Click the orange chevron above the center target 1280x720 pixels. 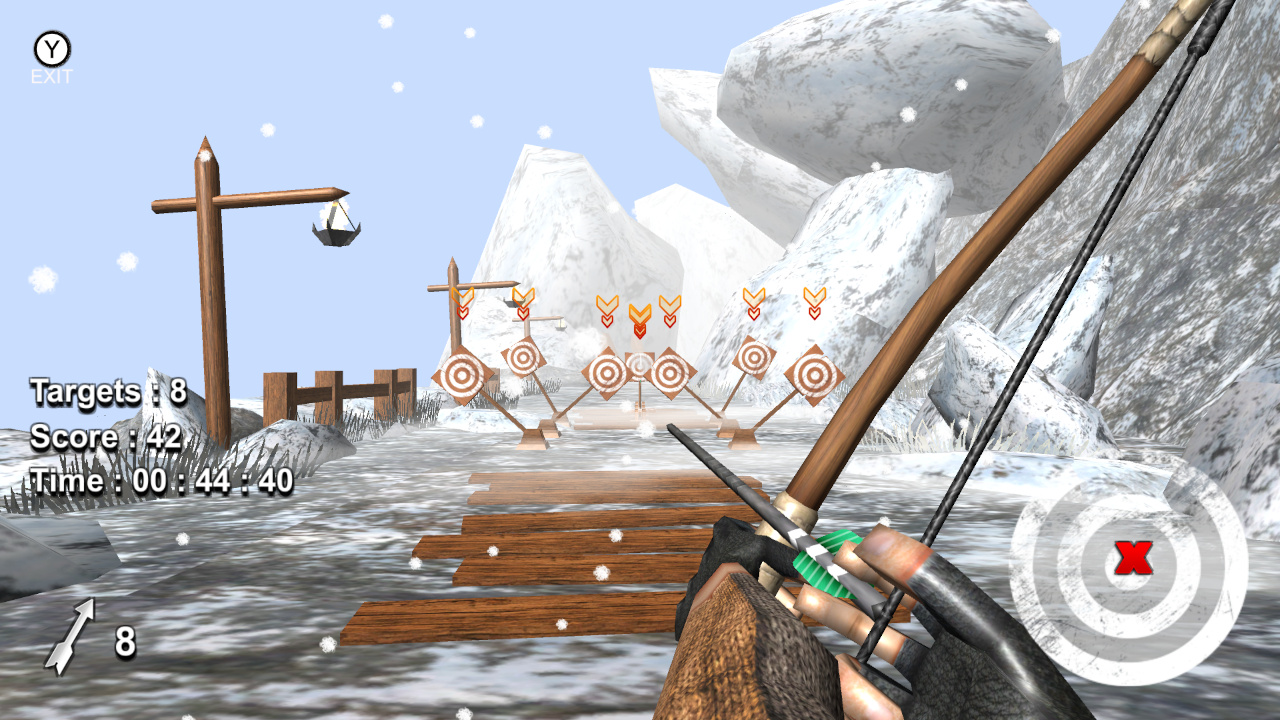pos(640,315)
